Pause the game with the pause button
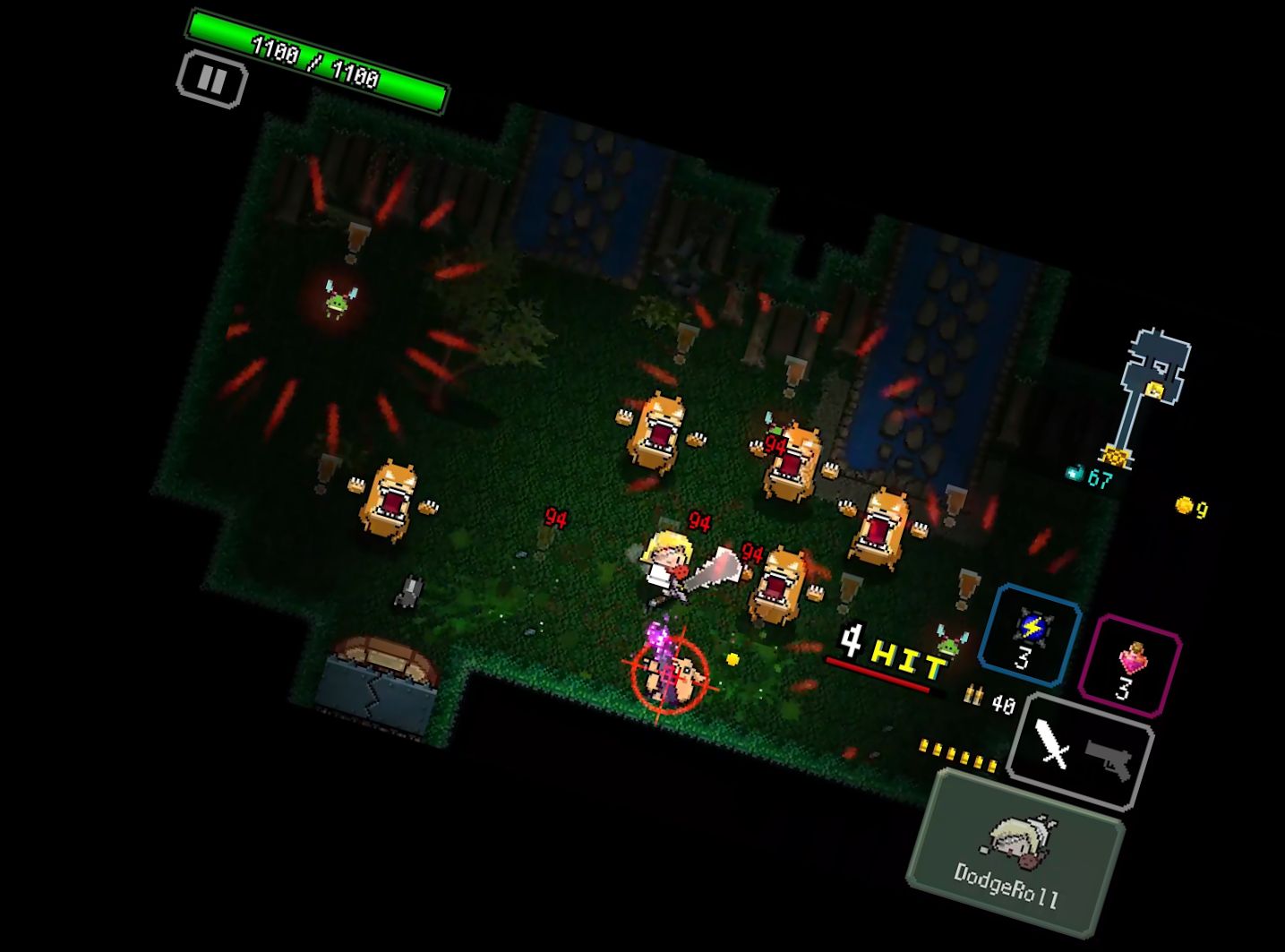This screenshot has height=952, width=1285. point(211,80)
